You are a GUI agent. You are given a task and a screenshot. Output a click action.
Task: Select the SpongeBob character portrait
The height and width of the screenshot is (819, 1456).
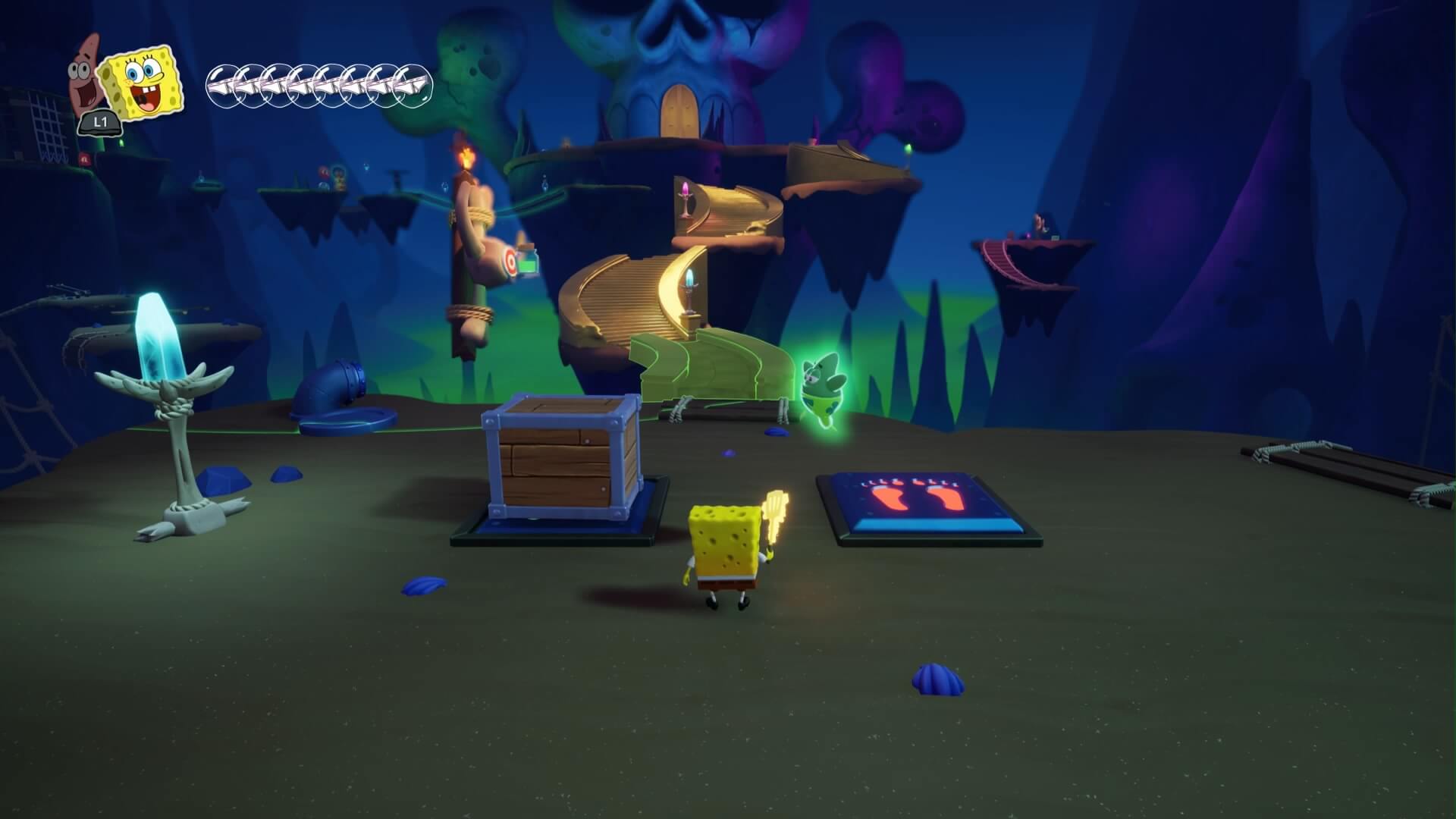[x=143, y=81]
